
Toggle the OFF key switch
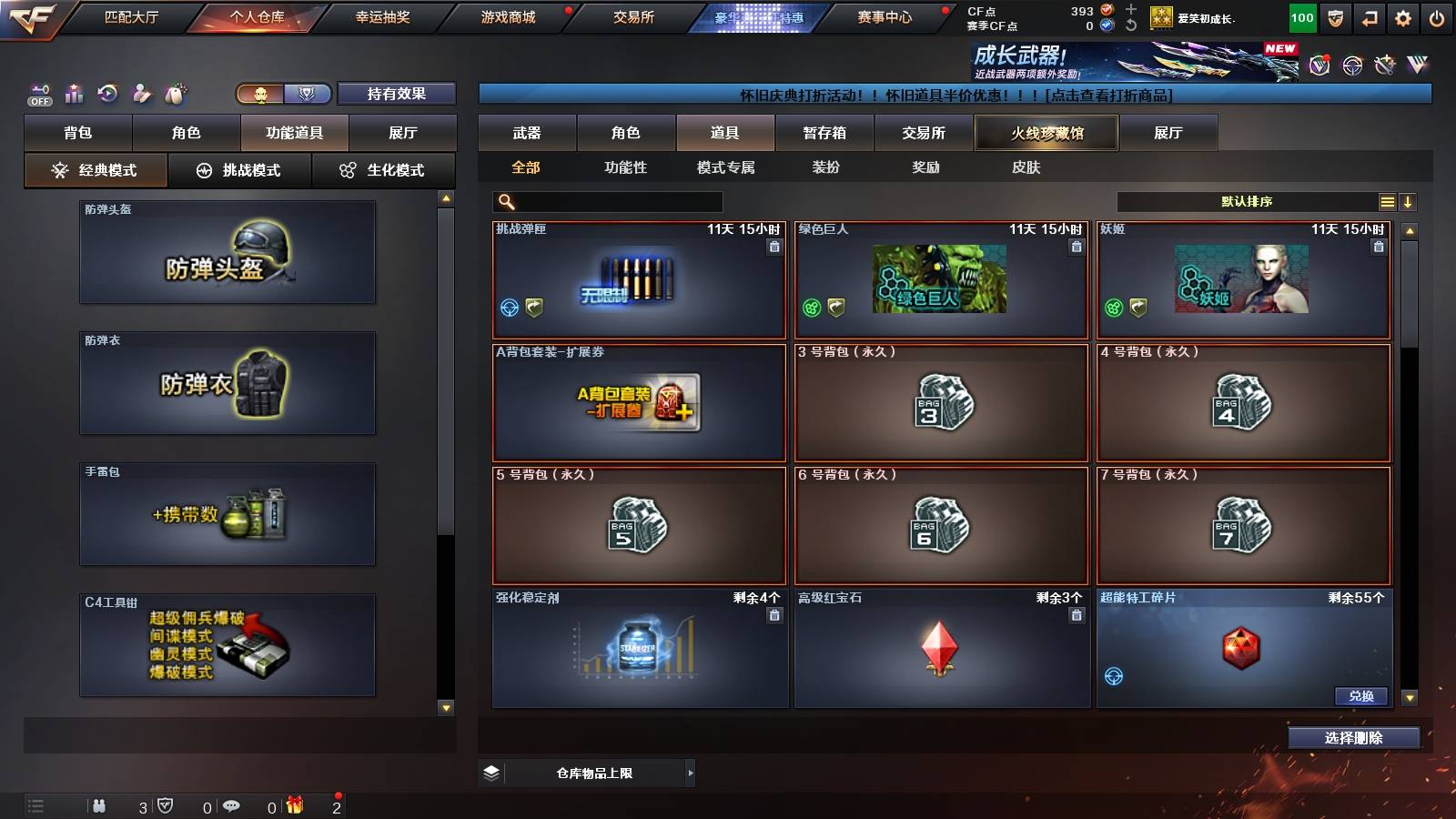click(38, 94)
